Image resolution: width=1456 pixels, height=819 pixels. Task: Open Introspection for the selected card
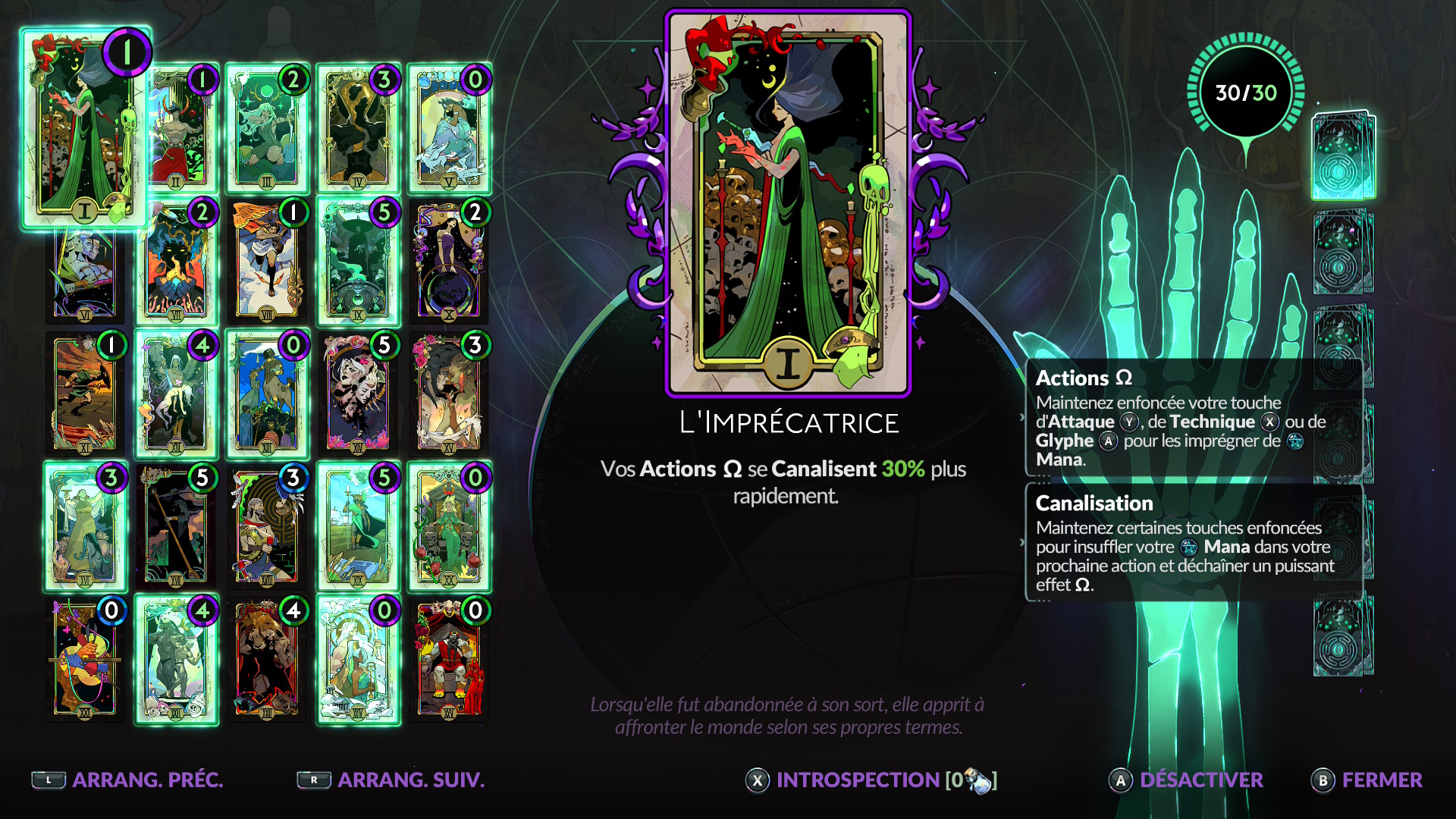871,780
